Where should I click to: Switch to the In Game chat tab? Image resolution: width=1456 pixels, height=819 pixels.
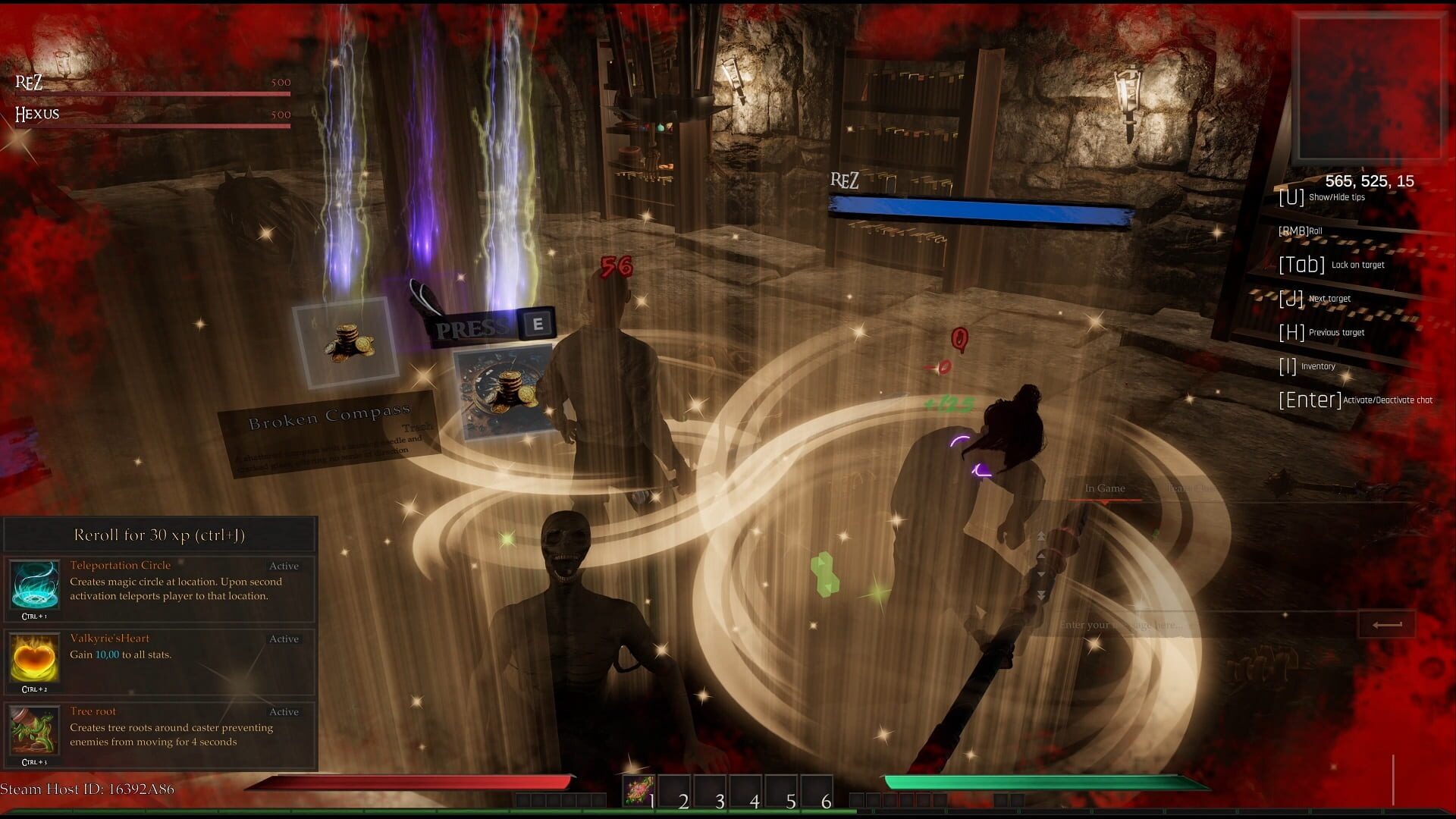(1104, 488)
